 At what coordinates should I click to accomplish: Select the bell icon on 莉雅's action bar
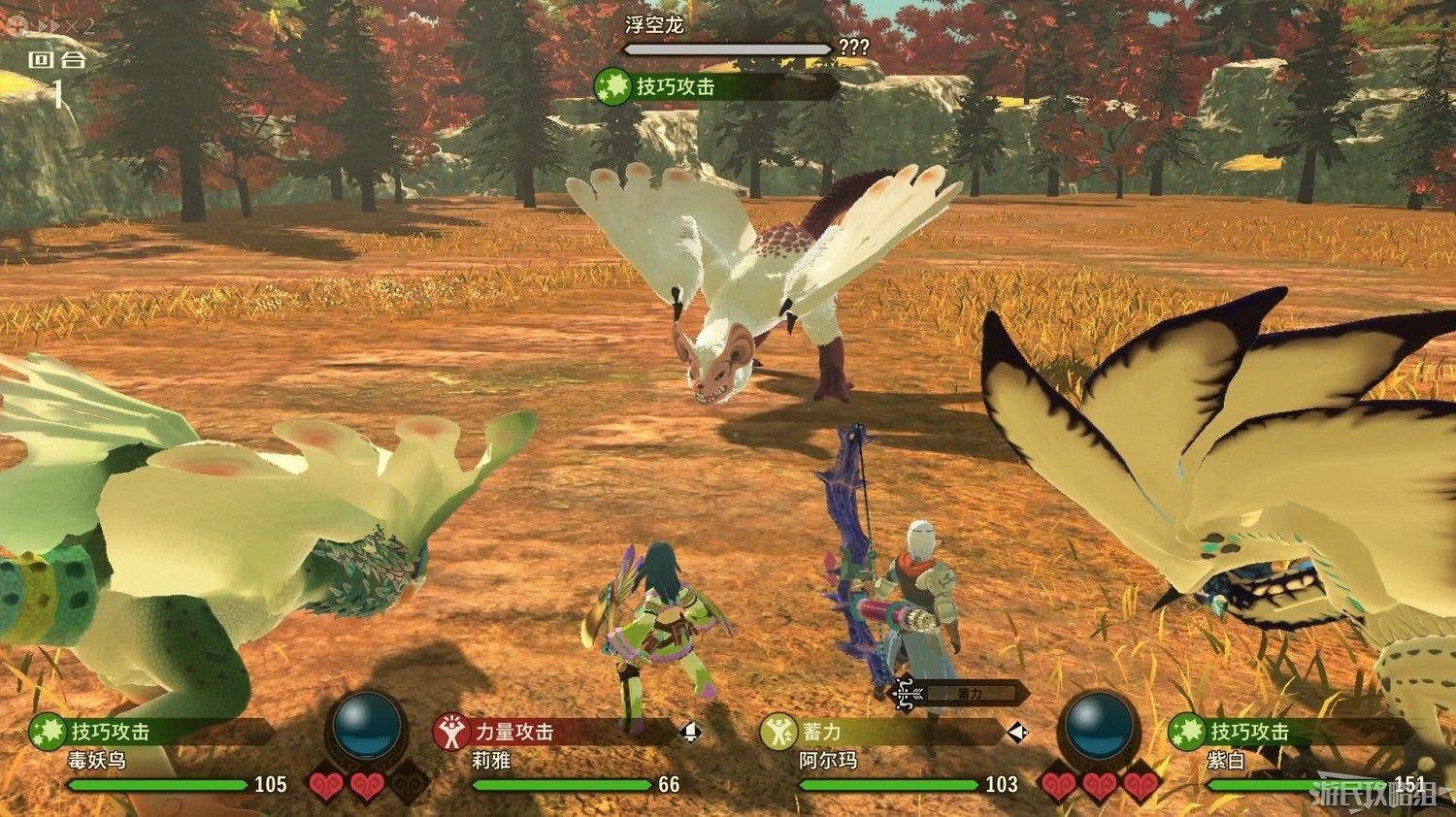(x=691, y=733)
